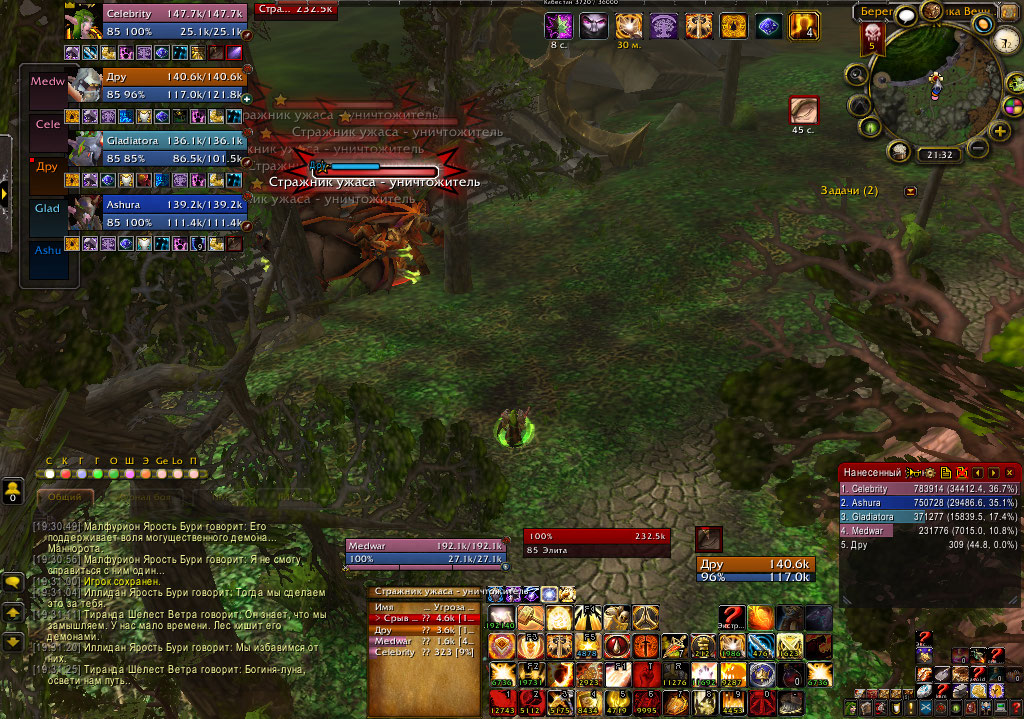Viewport: 1024px width, 719px height.
Task: Zoom out the minimap with the minus button
Action: point(978,149)
